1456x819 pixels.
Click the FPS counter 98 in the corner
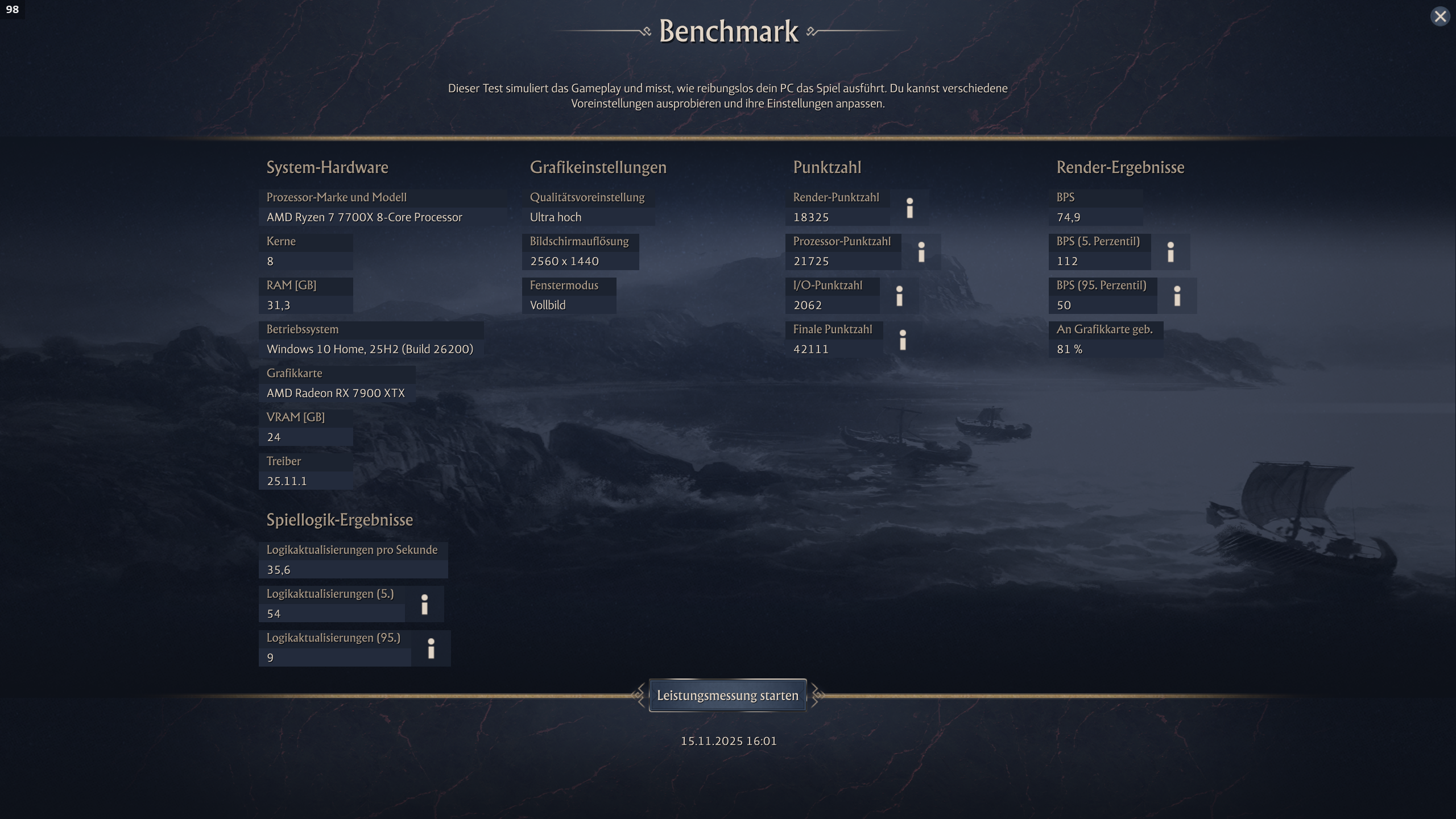click(12, 10)
